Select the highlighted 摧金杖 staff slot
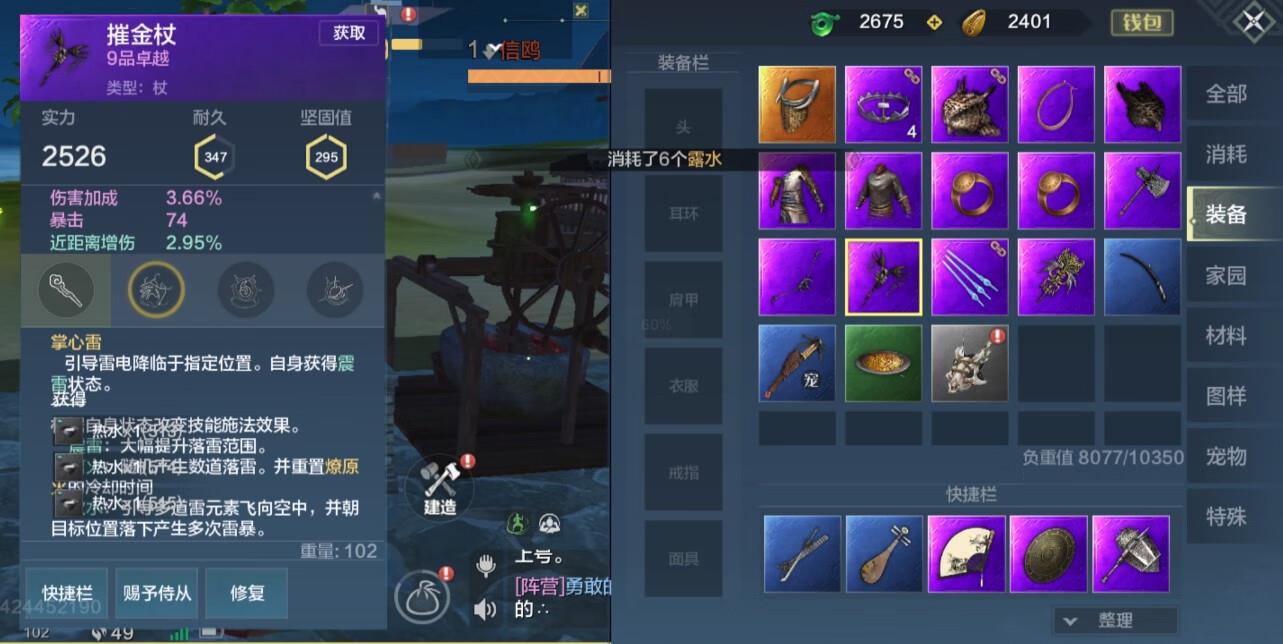Image resolution: width=1283 pixels, height=644 pixels. point(883,277)
